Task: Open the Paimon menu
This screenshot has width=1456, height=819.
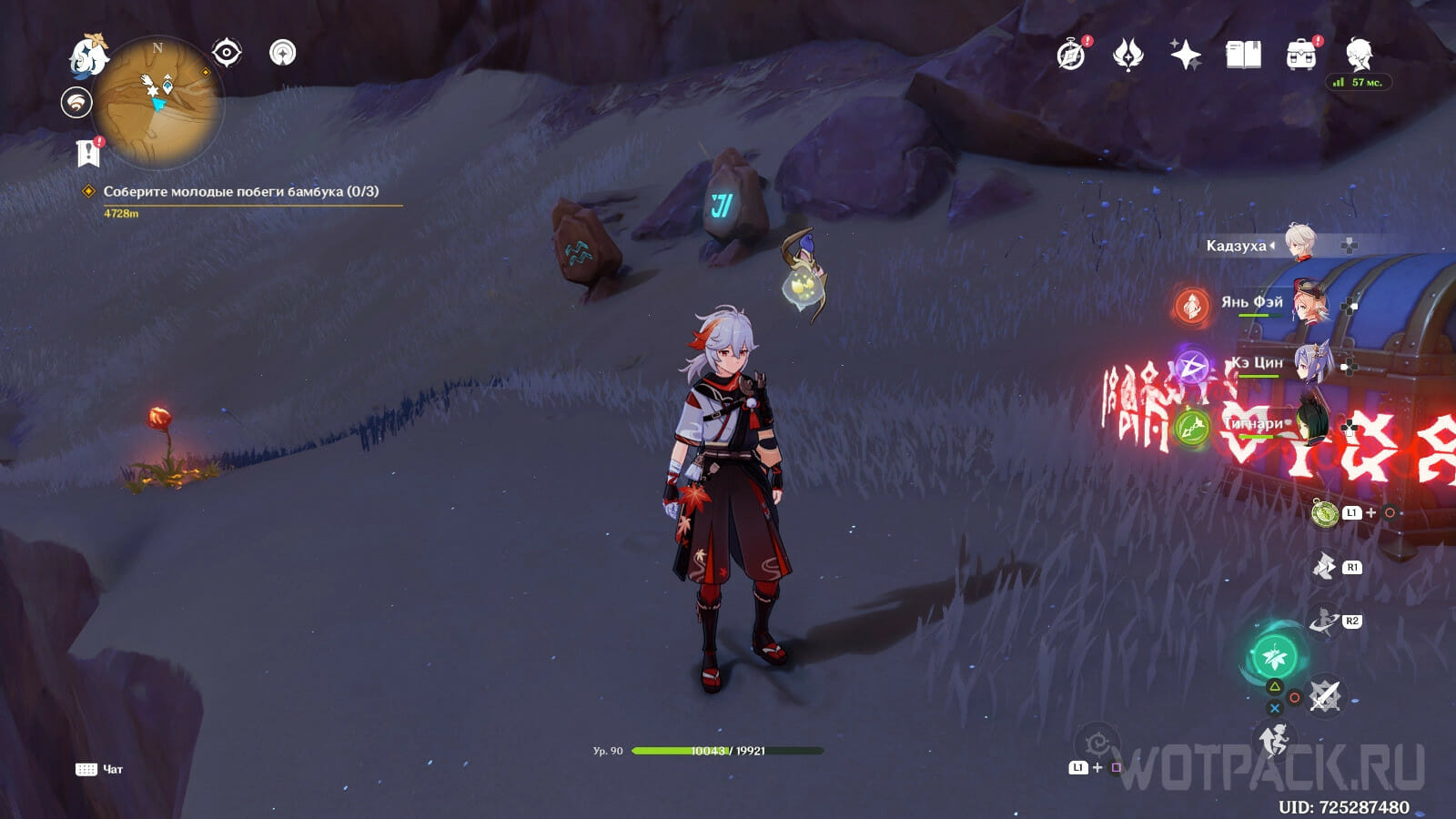Action: (89, 55)
